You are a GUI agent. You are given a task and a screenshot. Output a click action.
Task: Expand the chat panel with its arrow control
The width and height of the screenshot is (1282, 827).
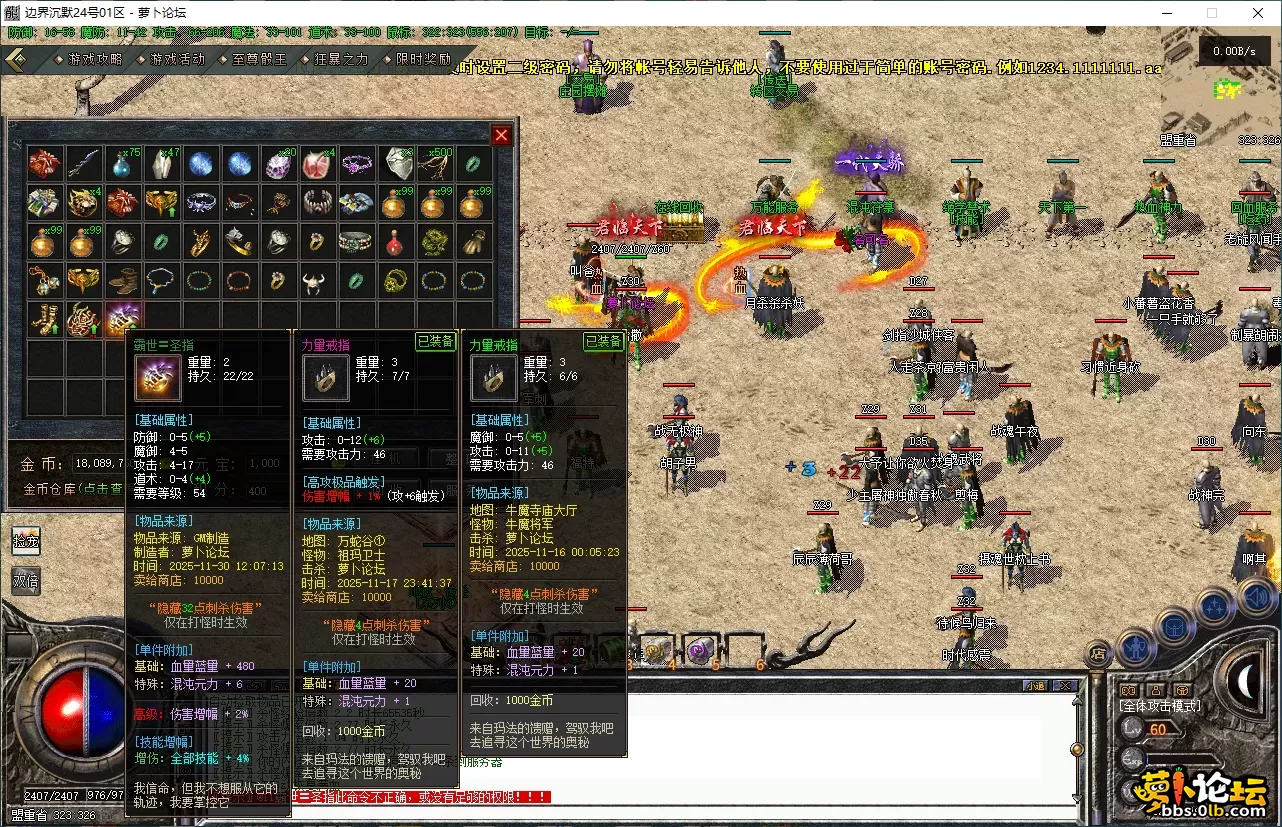click(1078, 700)
